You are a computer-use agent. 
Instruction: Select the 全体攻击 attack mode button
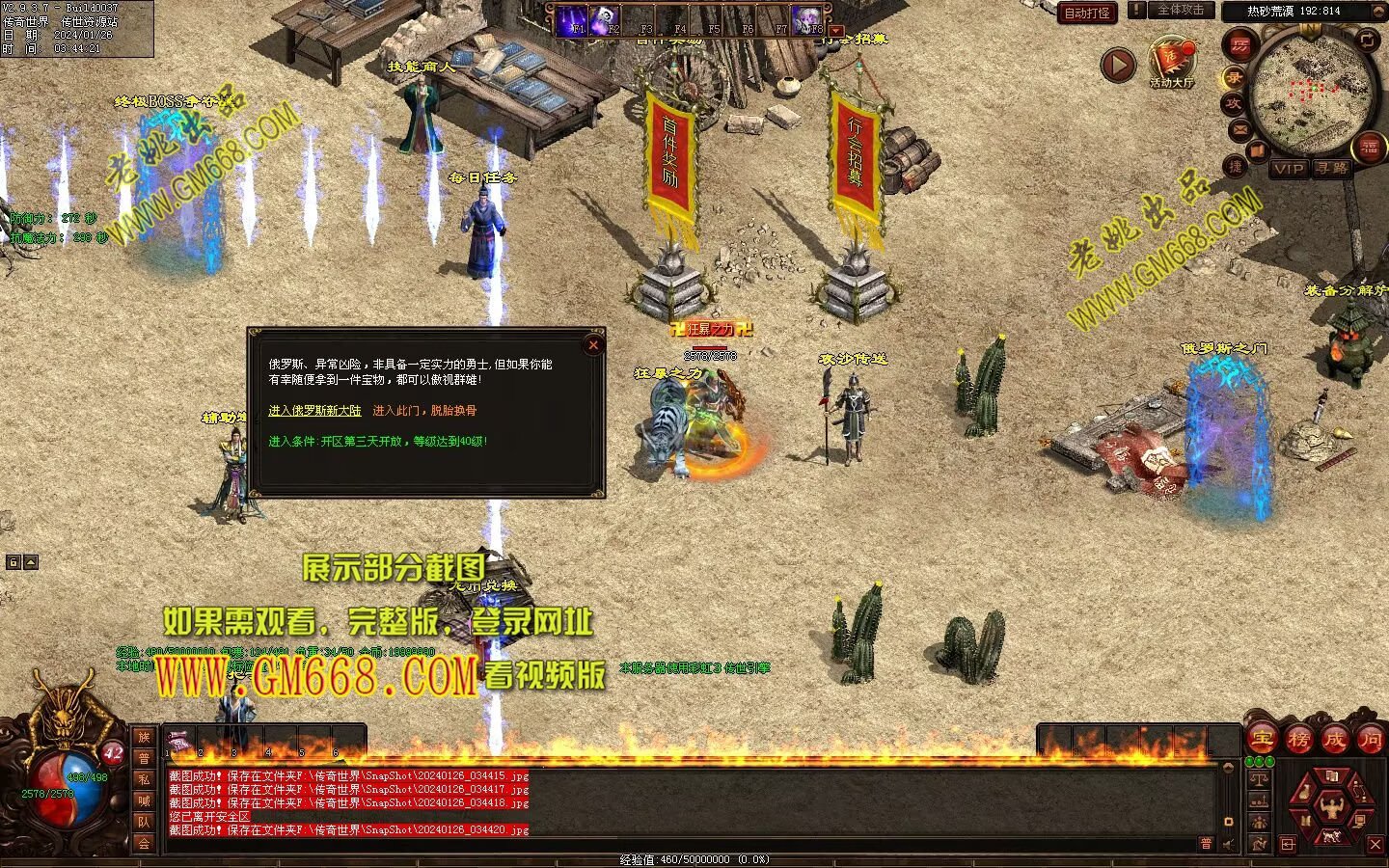[x=1181, y=10]
